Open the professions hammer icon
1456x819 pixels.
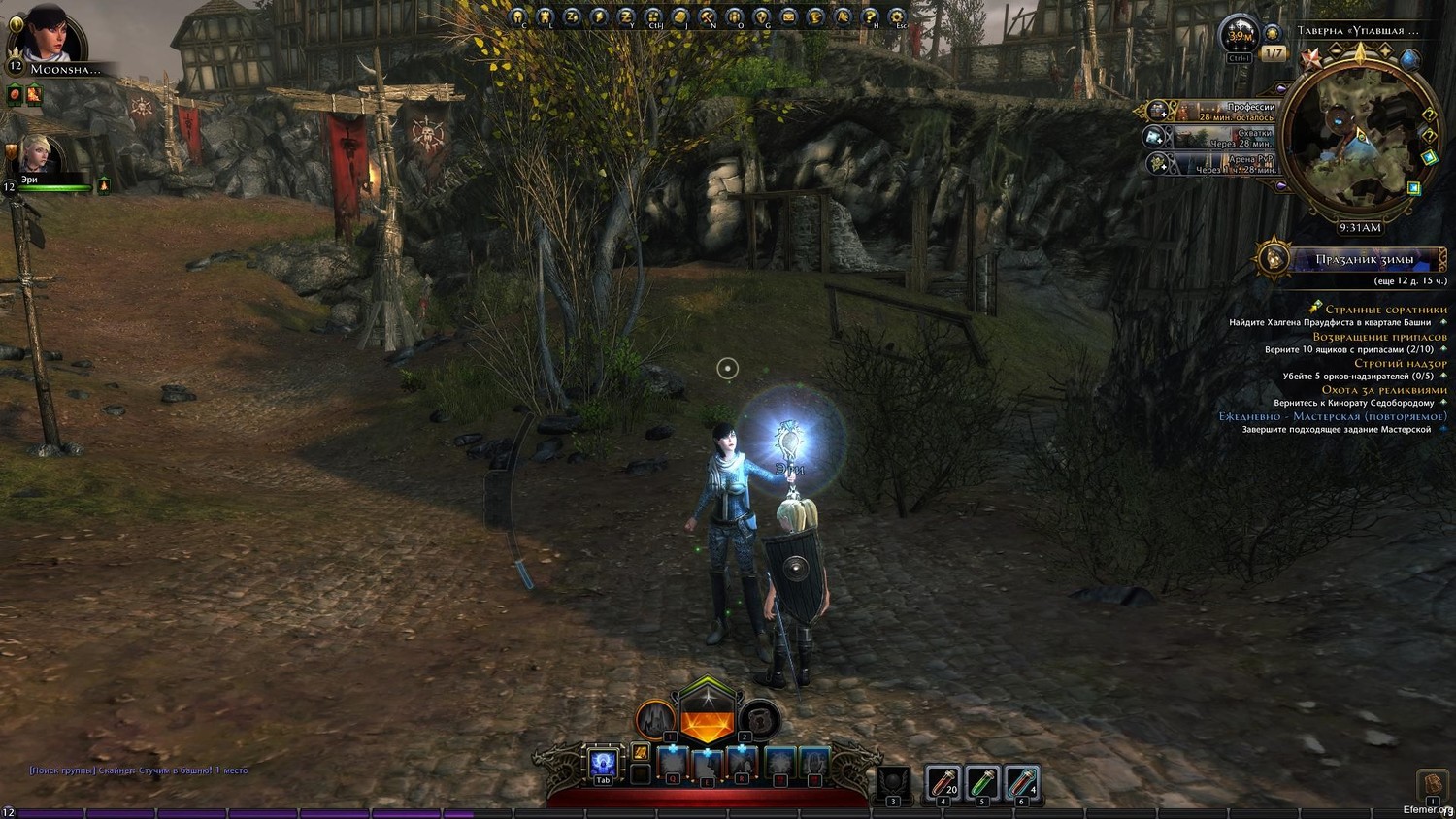[708, 16]
